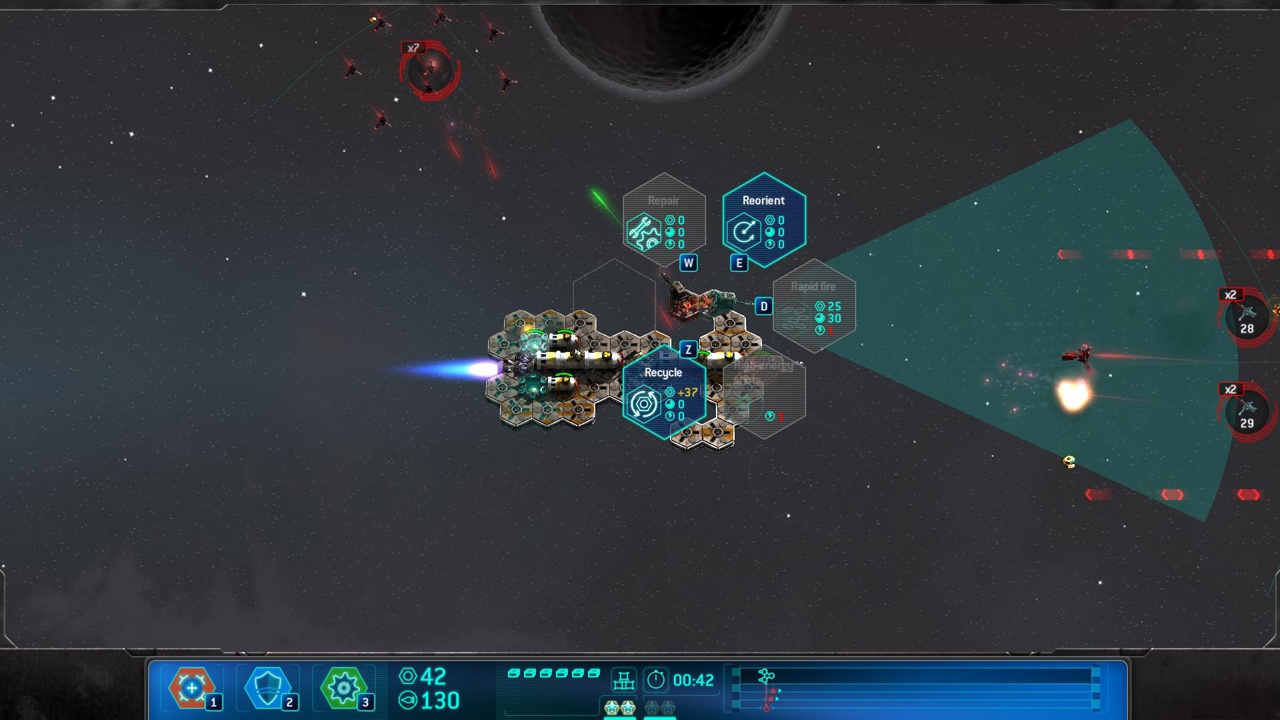Open the ship build layout icon
The image size is (1280, 720).
[x=624, y=680]
